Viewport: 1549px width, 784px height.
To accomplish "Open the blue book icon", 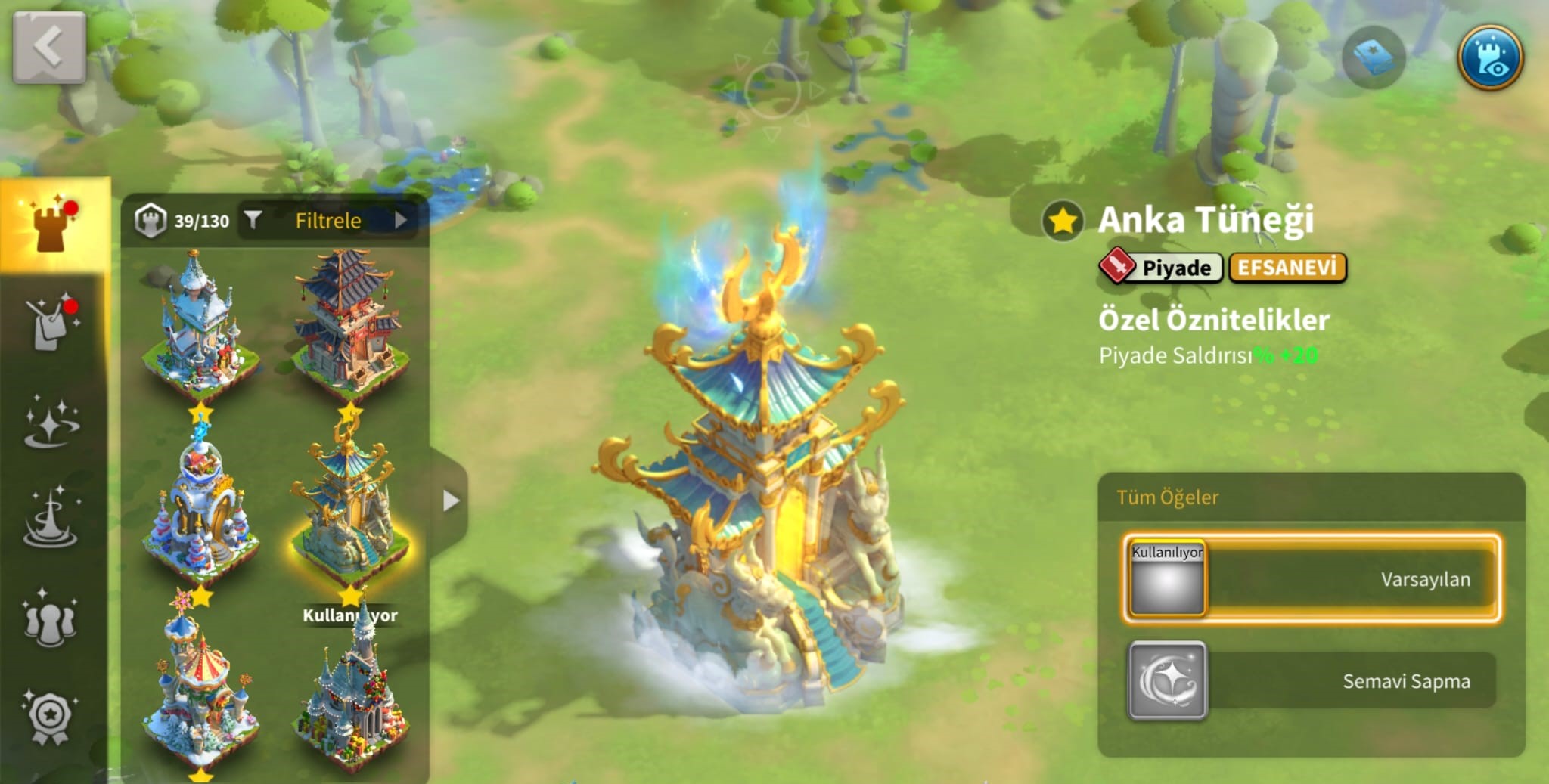I will 1373,57.
